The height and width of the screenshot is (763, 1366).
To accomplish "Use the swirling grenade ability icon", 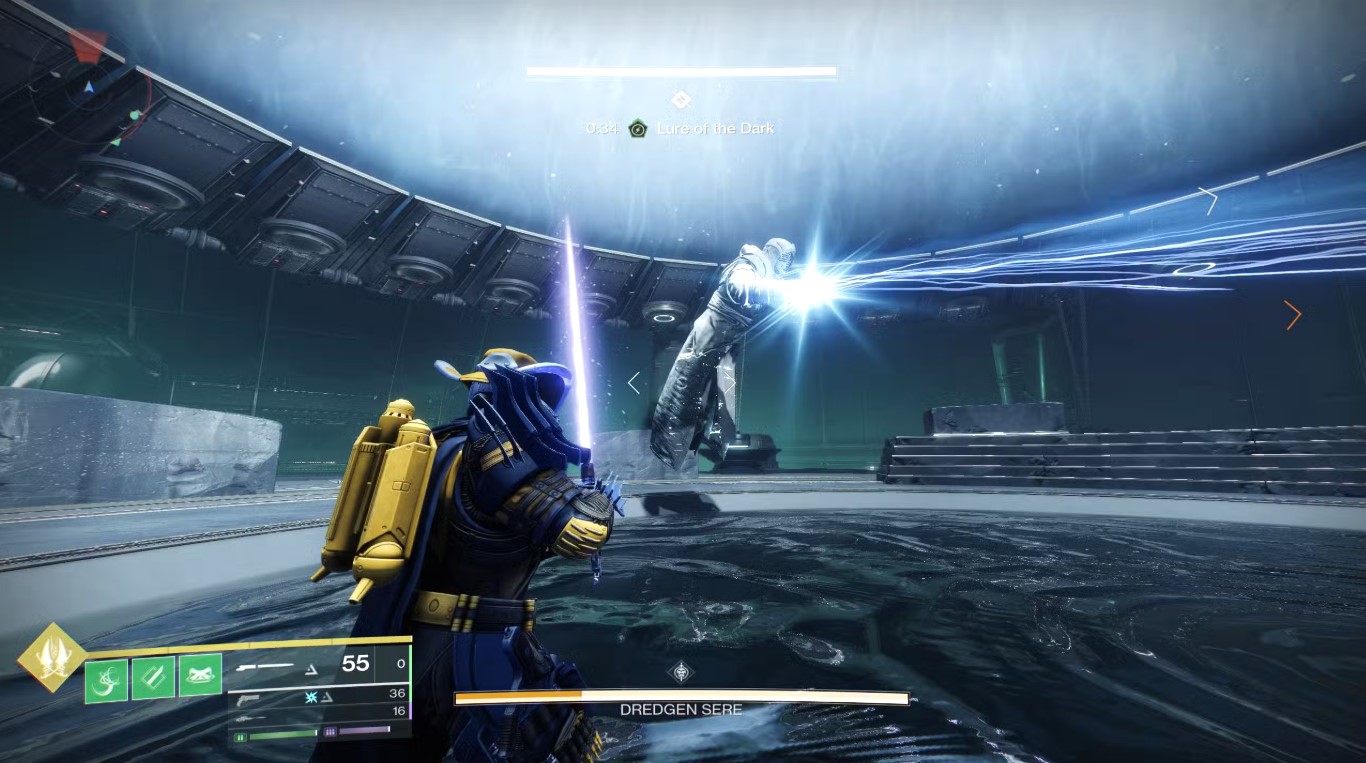I will pyautogui.click(x=106, y=678).
